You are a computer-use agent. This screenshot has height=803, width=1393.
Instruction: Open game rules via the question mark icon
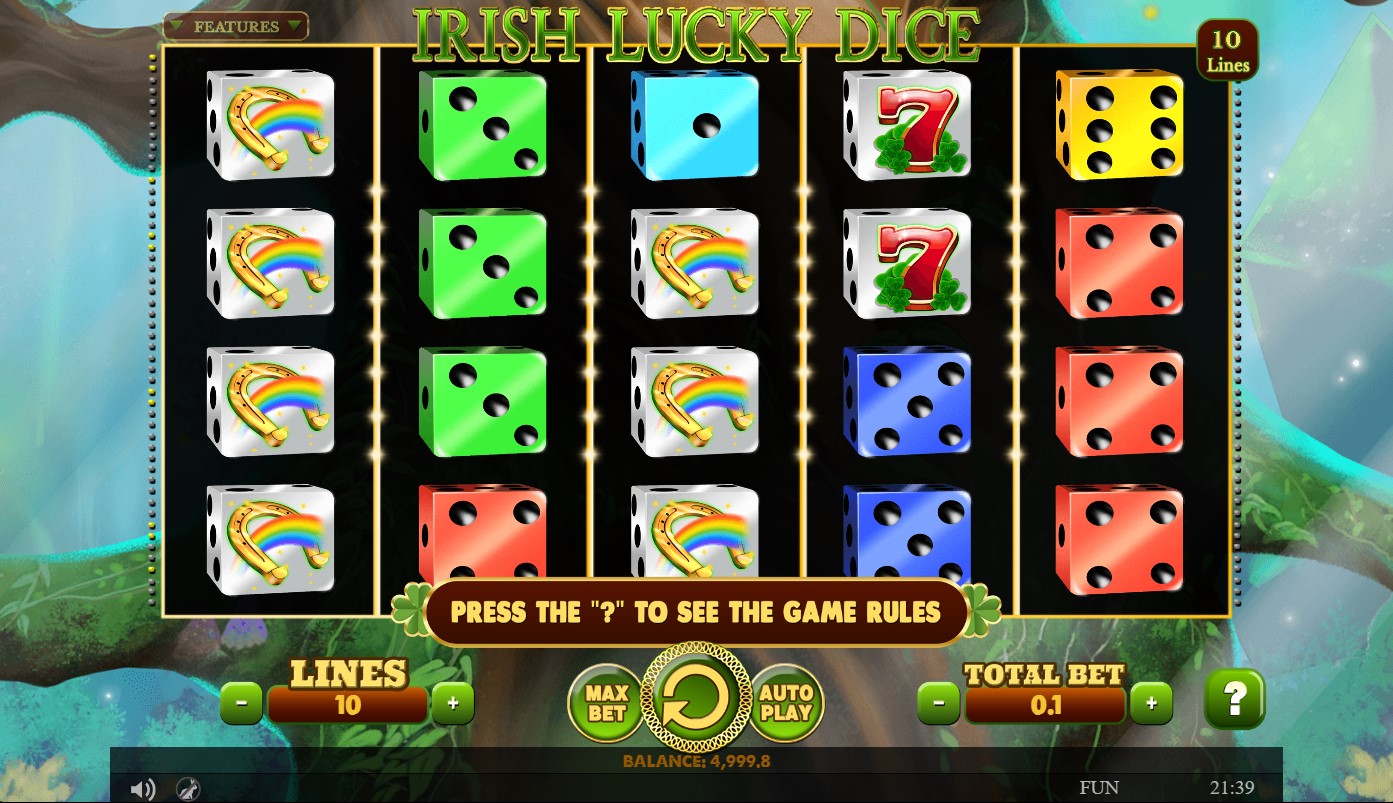pyautogui.click(x=1234, y=701)
